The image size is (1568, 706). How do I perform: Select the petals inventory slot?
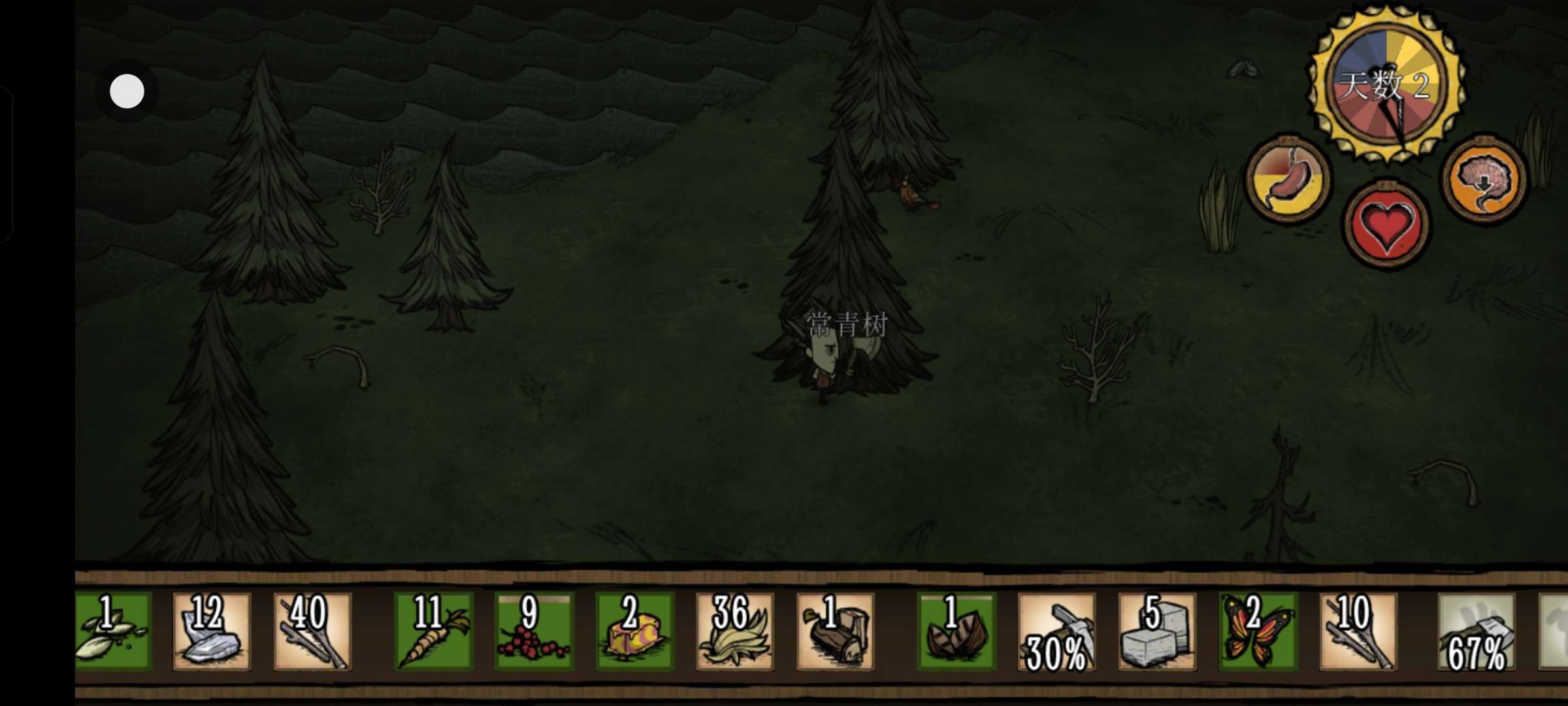click(x=114, y=631)
